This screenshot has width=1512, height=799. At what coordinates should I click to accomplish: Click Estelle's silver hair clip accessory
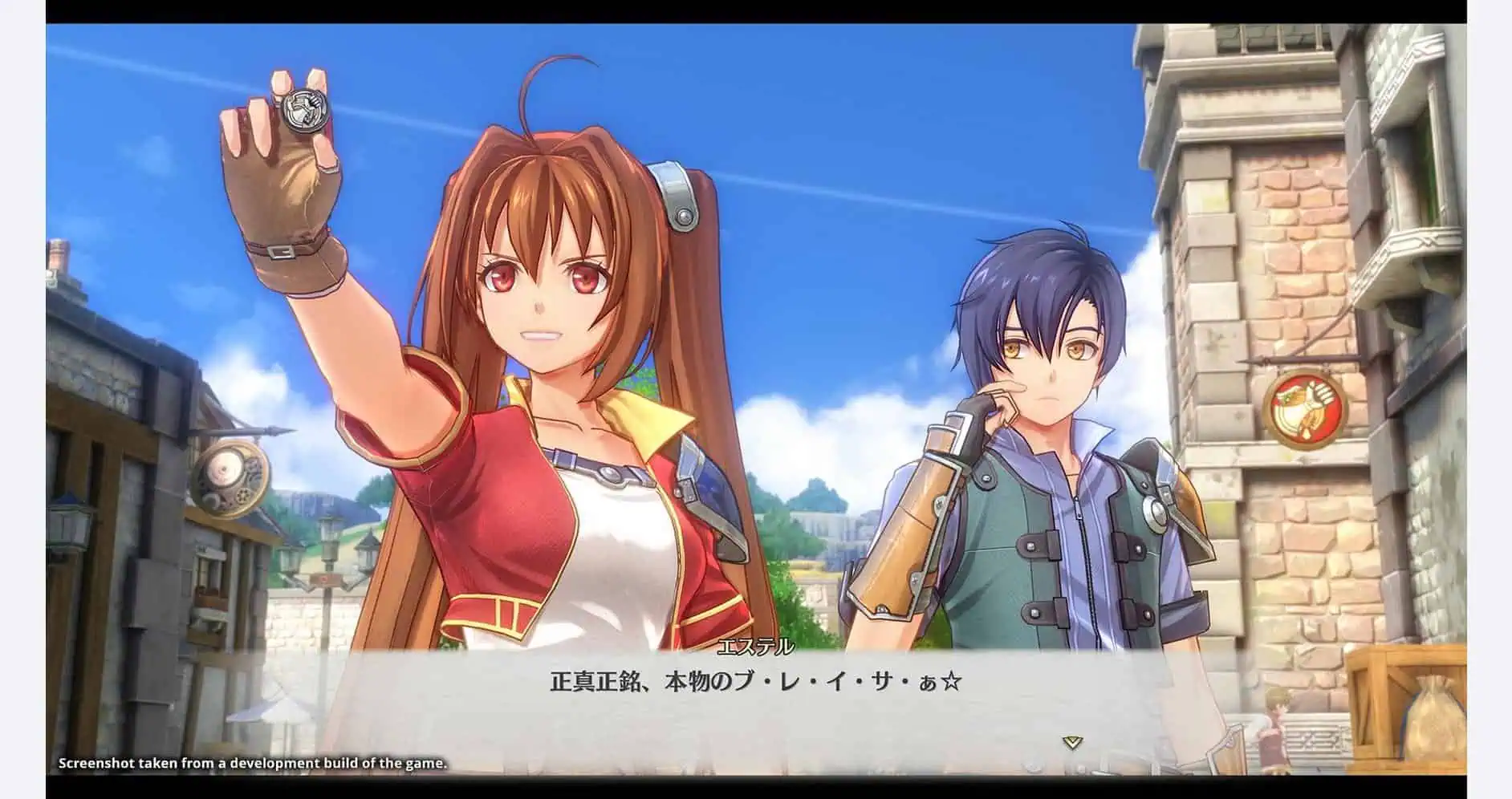(675, 195)
